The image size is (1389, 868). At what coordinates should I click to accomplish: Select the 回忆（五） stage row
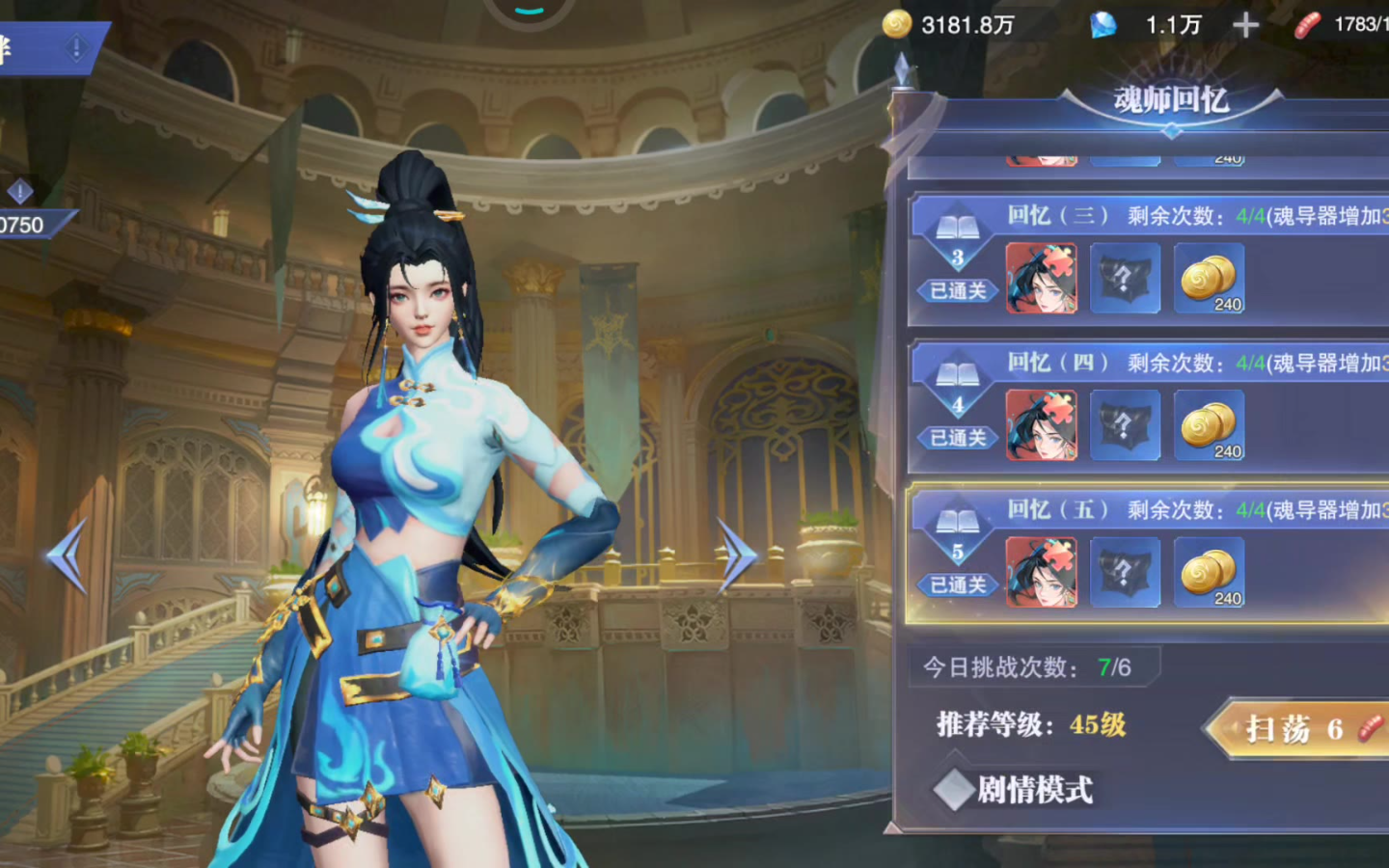1148,555
